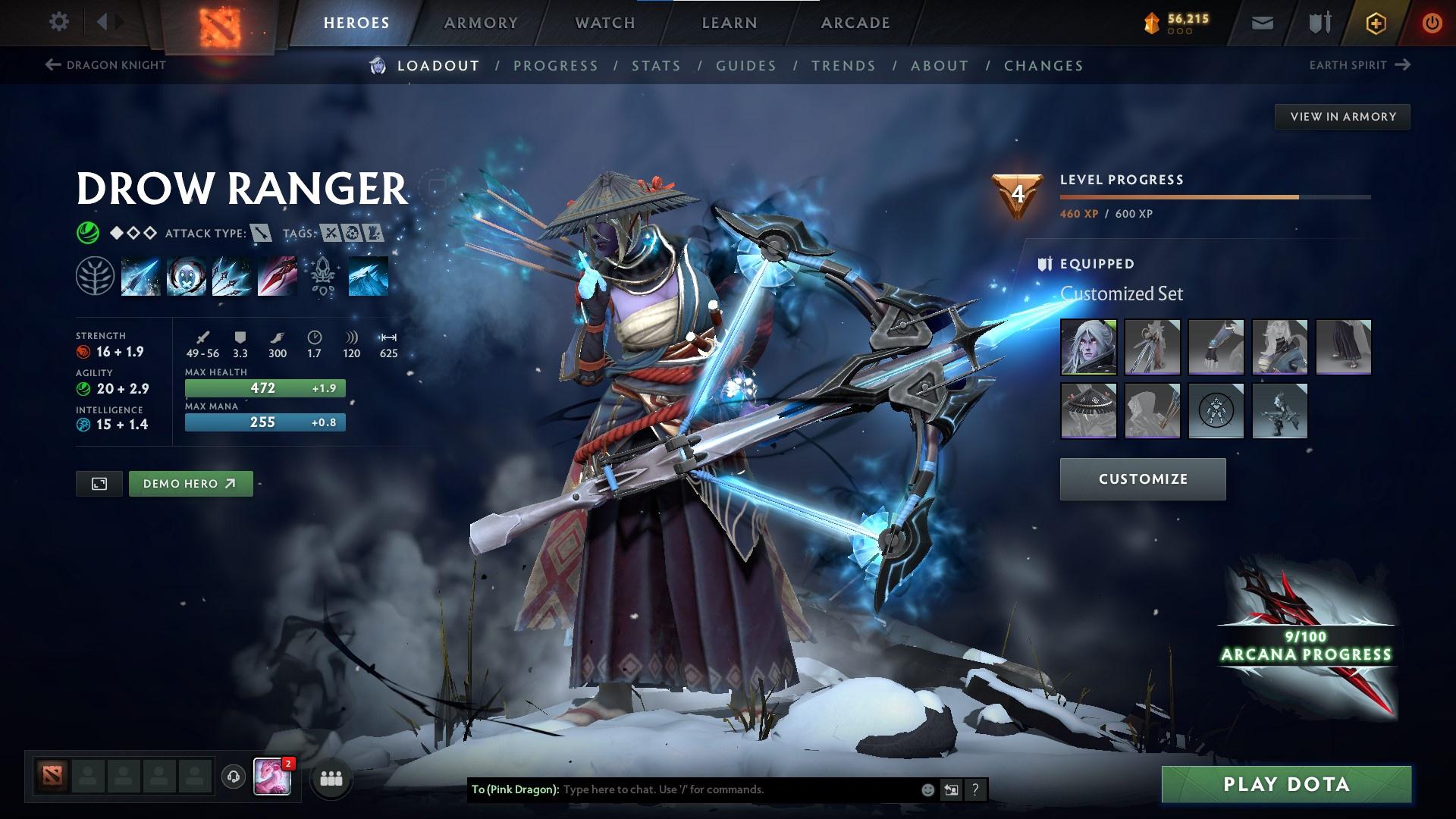The height and width of the screenshot is (819, 1456).
Task: Click the back arrow toward Dragon Knight
Action: (52, 65)
